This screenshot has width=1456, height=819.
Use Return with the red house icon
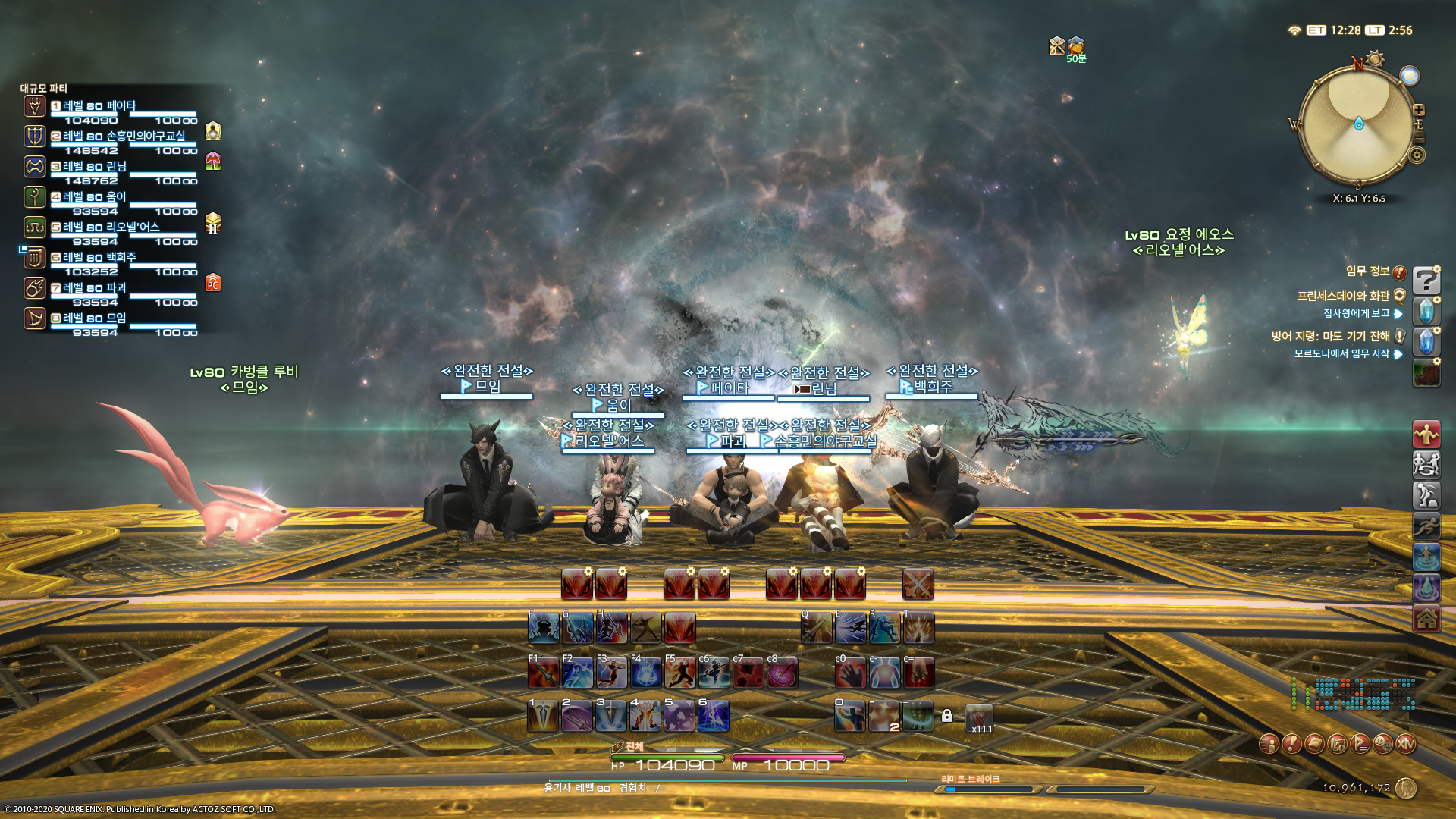pyautogui.click(x=1426, y=619)
